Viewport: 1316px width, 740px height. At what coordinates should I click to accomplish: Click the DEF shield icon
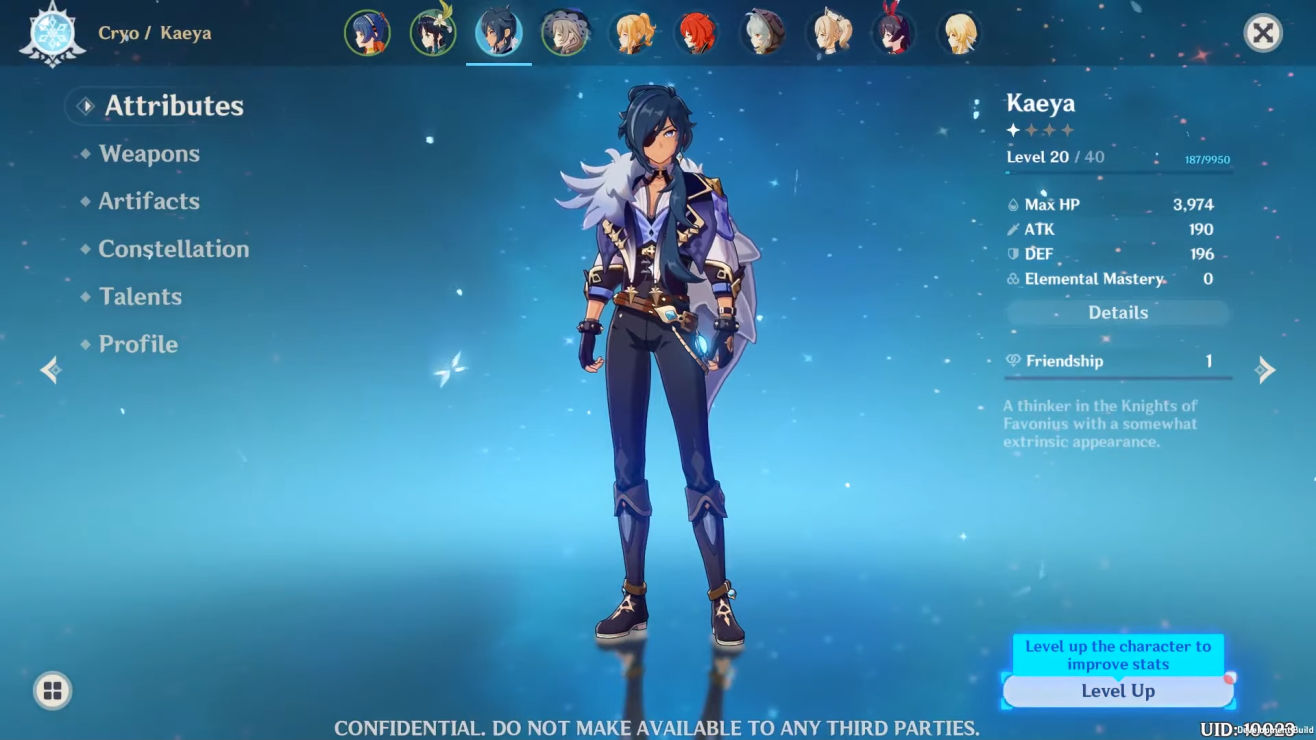pos(1012,254)
